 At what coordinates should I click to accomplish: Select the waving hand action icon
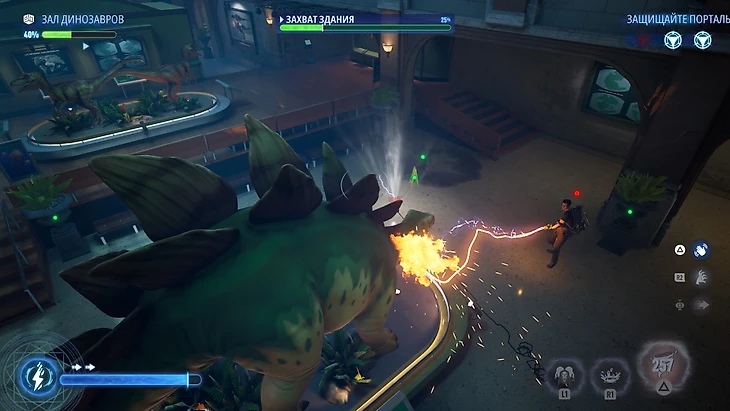point(701,250)
